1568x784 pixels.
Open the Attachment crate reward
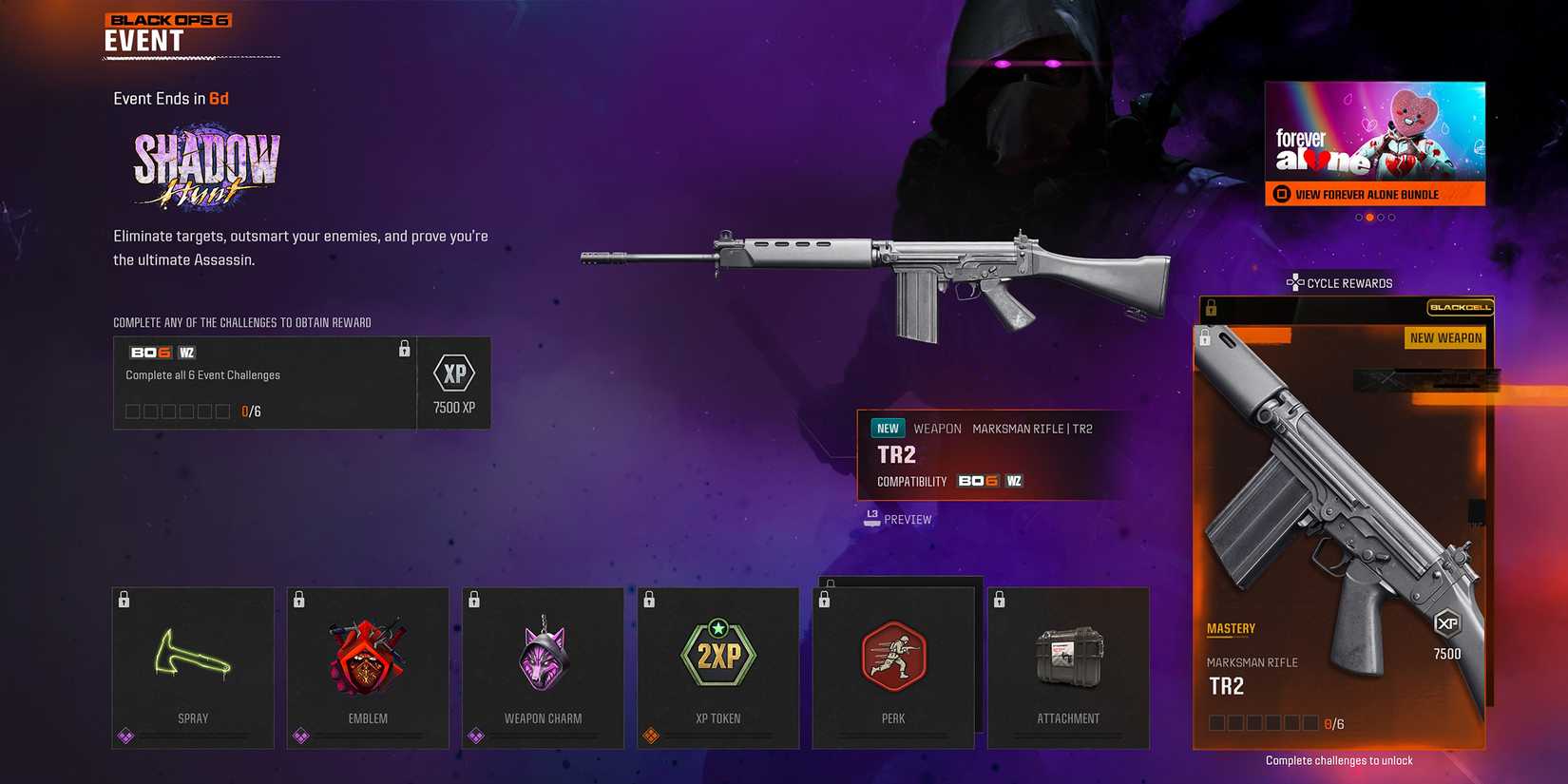pyautogui.click(x=1068, y=665)
